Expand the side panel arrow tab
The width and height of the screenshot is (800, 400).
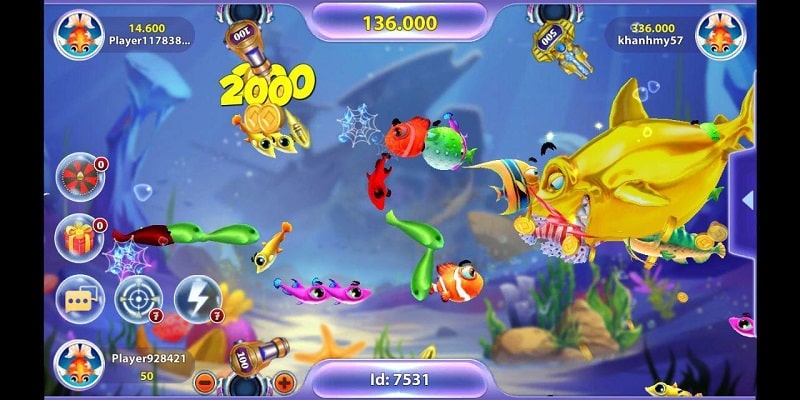746,200
